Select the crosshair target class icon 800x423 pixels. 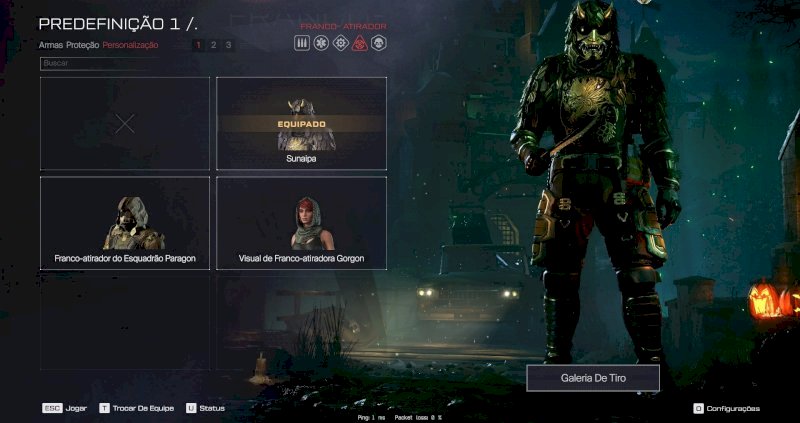pos(340,43)
